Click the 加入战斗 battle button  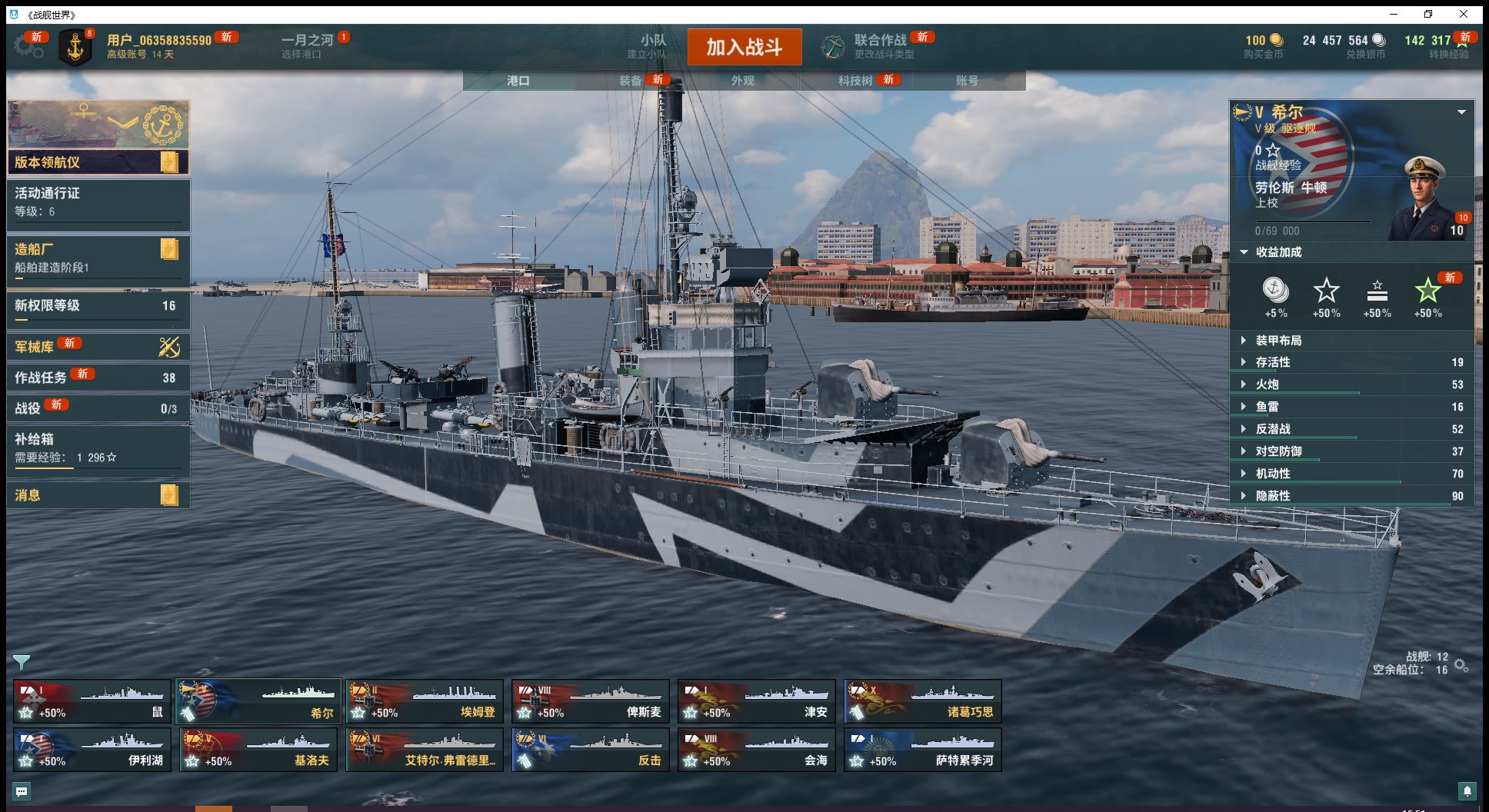click(744, 47)
